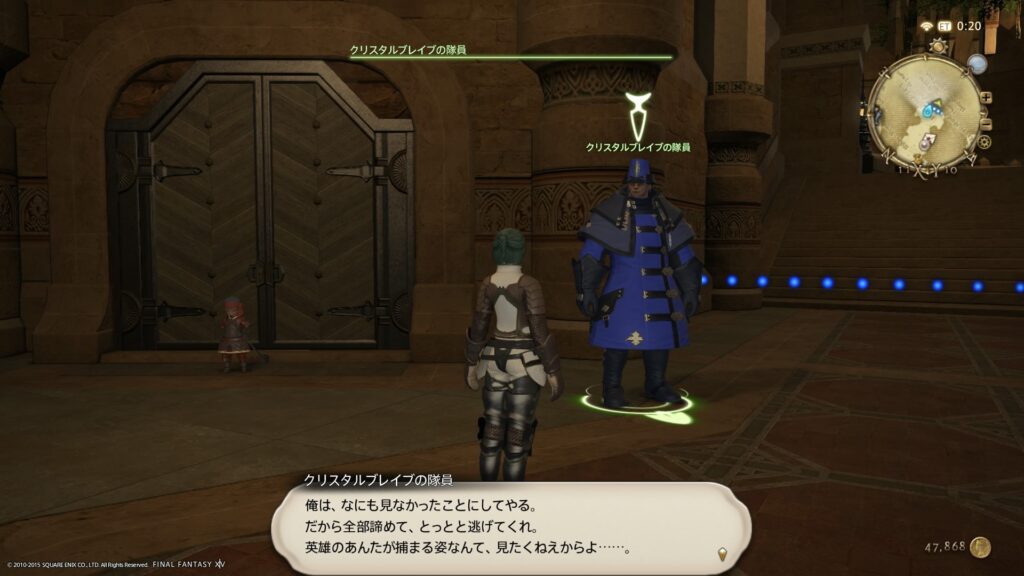Click the blue orb on the minimap rim
Screen dimensions: 1024x576
pyautogui.click(x=976, y=64)
